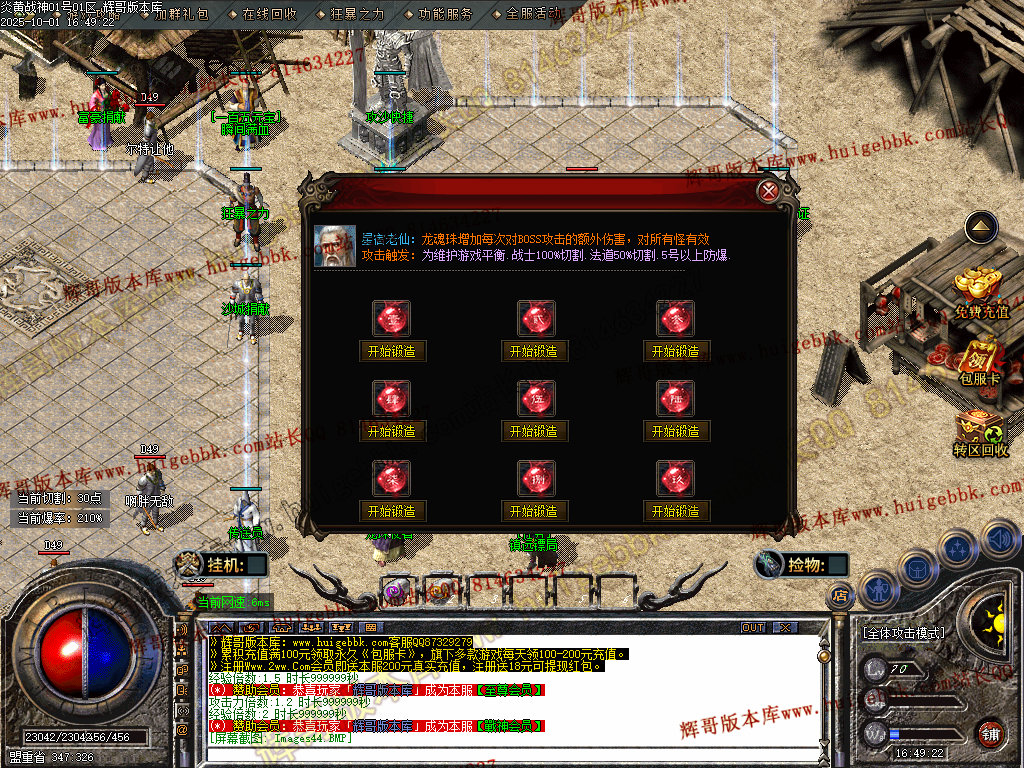This screenshot has width=1024, height=768.
Task: Close the dragon soul orb forging window
Action: click(x=768, y=192)
